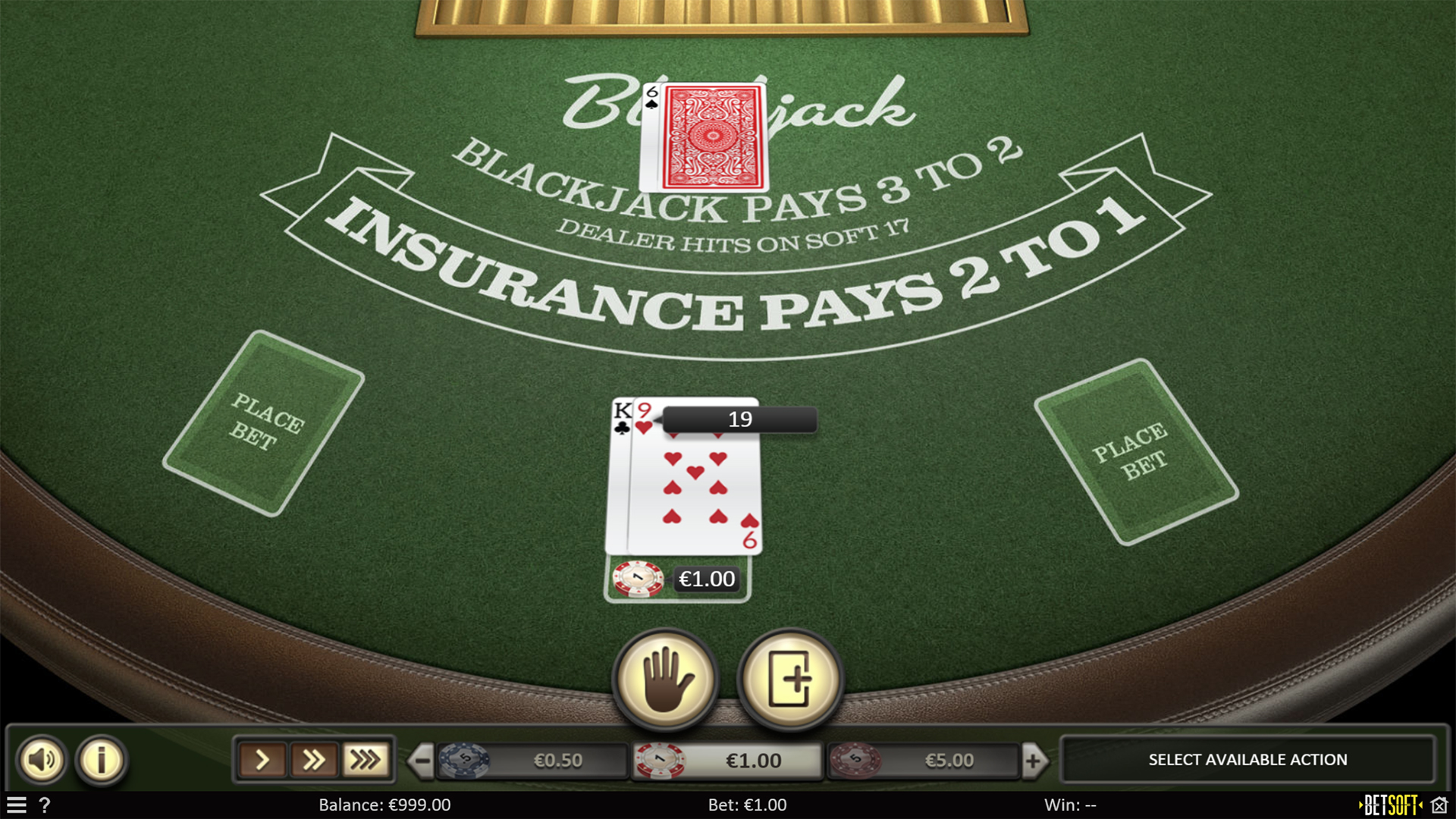
Task: Open the hamburger menu
Action: coord(16,805)
